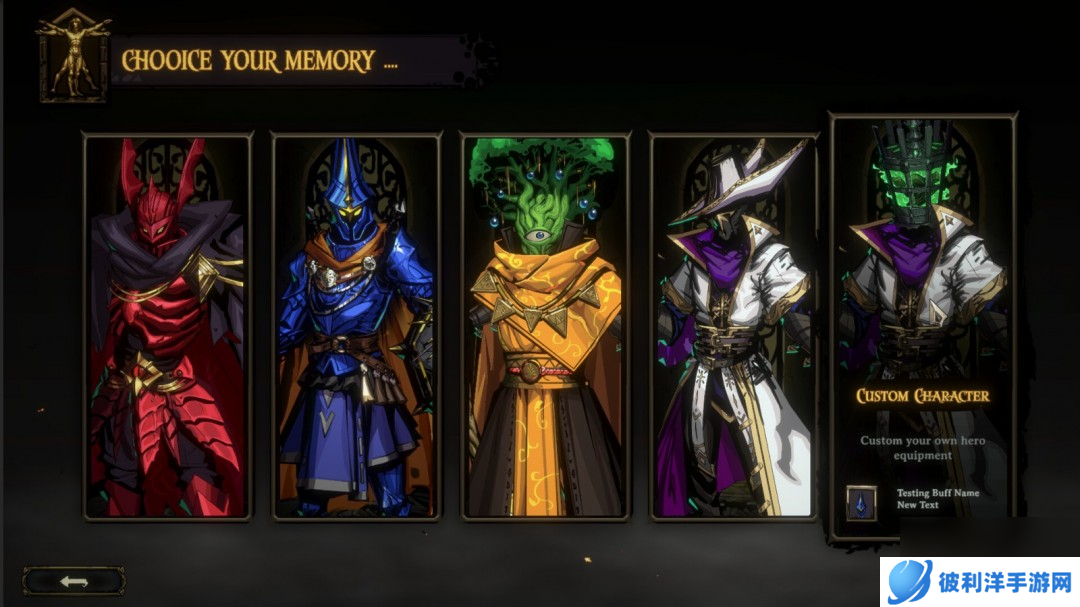This screenshot has height=607, width=1080.
Task: Click the golden Vitruvian figure emblem
Action: 73,55
